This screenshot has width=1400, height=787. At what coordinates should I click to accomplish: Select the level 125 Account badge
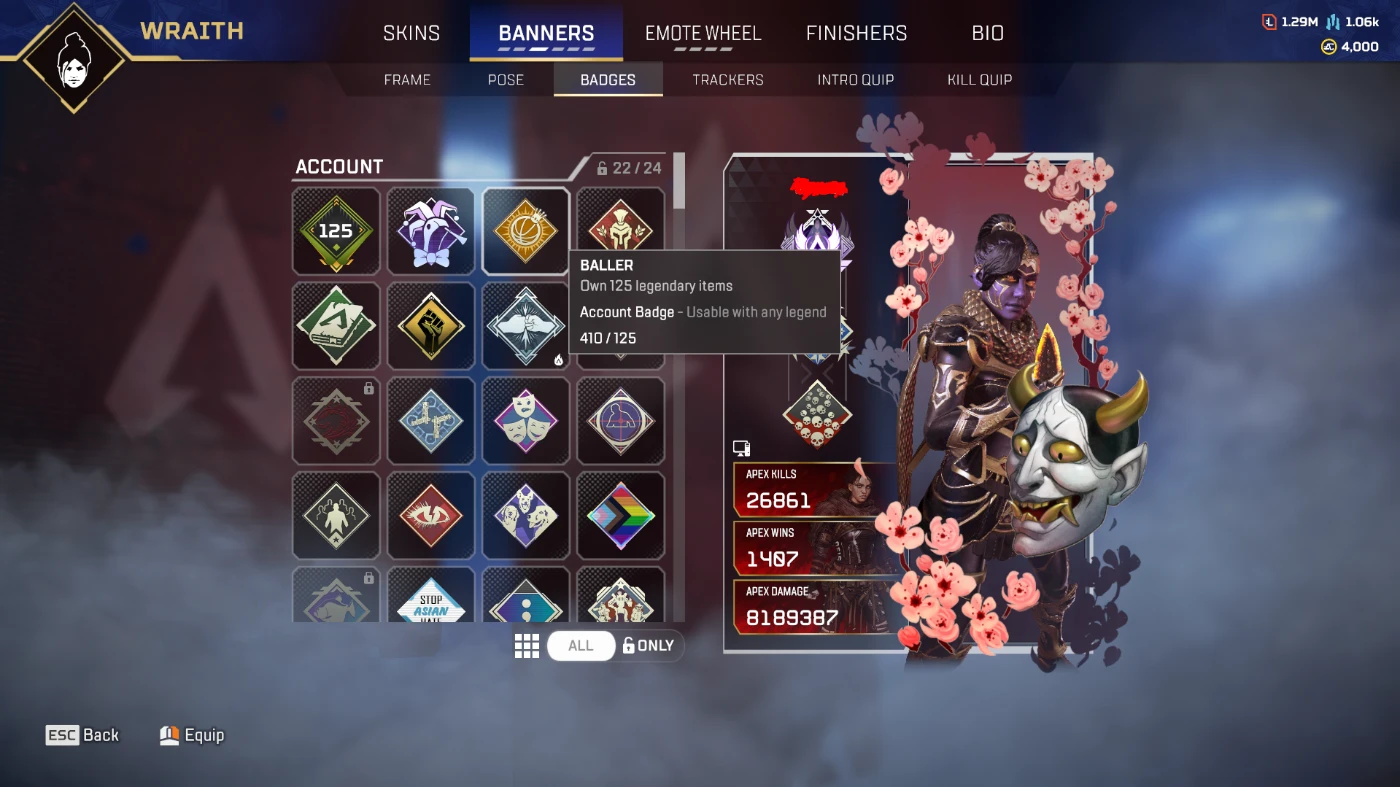pyautogui.click(x=335, y=231)
